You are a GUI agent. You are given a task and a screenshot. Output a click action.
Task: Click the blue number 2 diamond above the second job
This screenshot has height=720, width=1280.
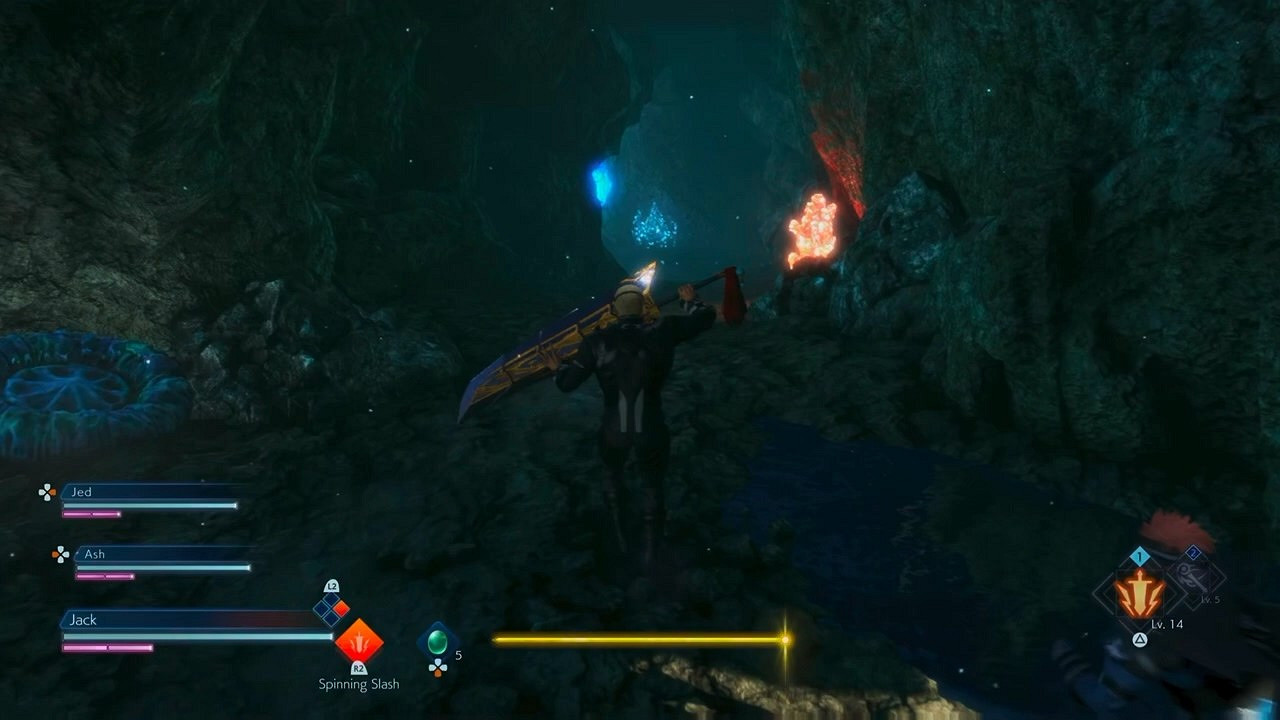coord(1193,552)
